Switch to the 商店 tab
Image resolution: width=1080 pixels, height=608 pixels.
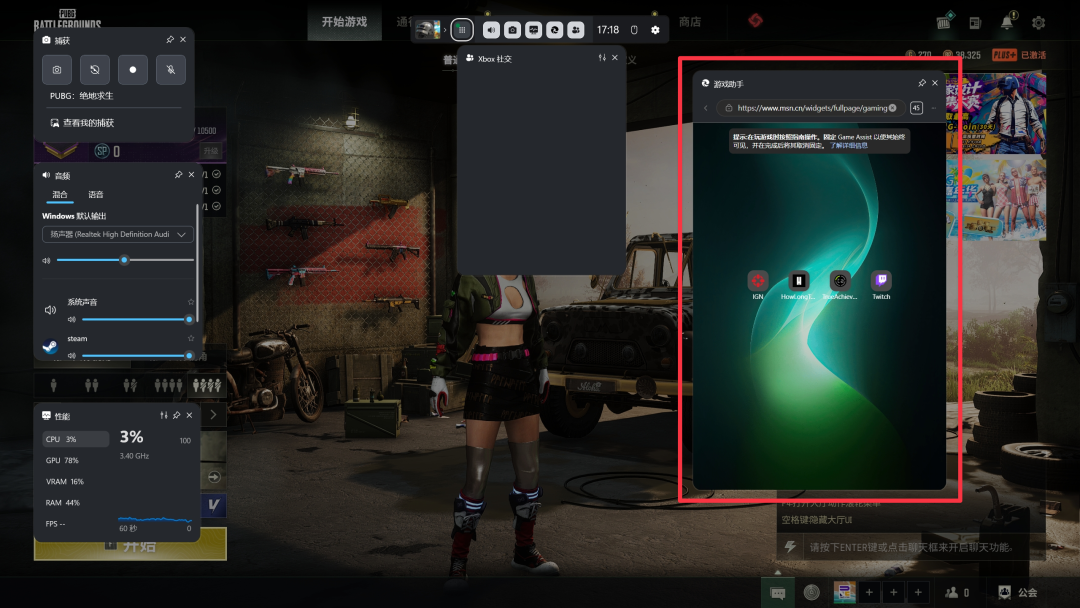(x=690, y=22)
